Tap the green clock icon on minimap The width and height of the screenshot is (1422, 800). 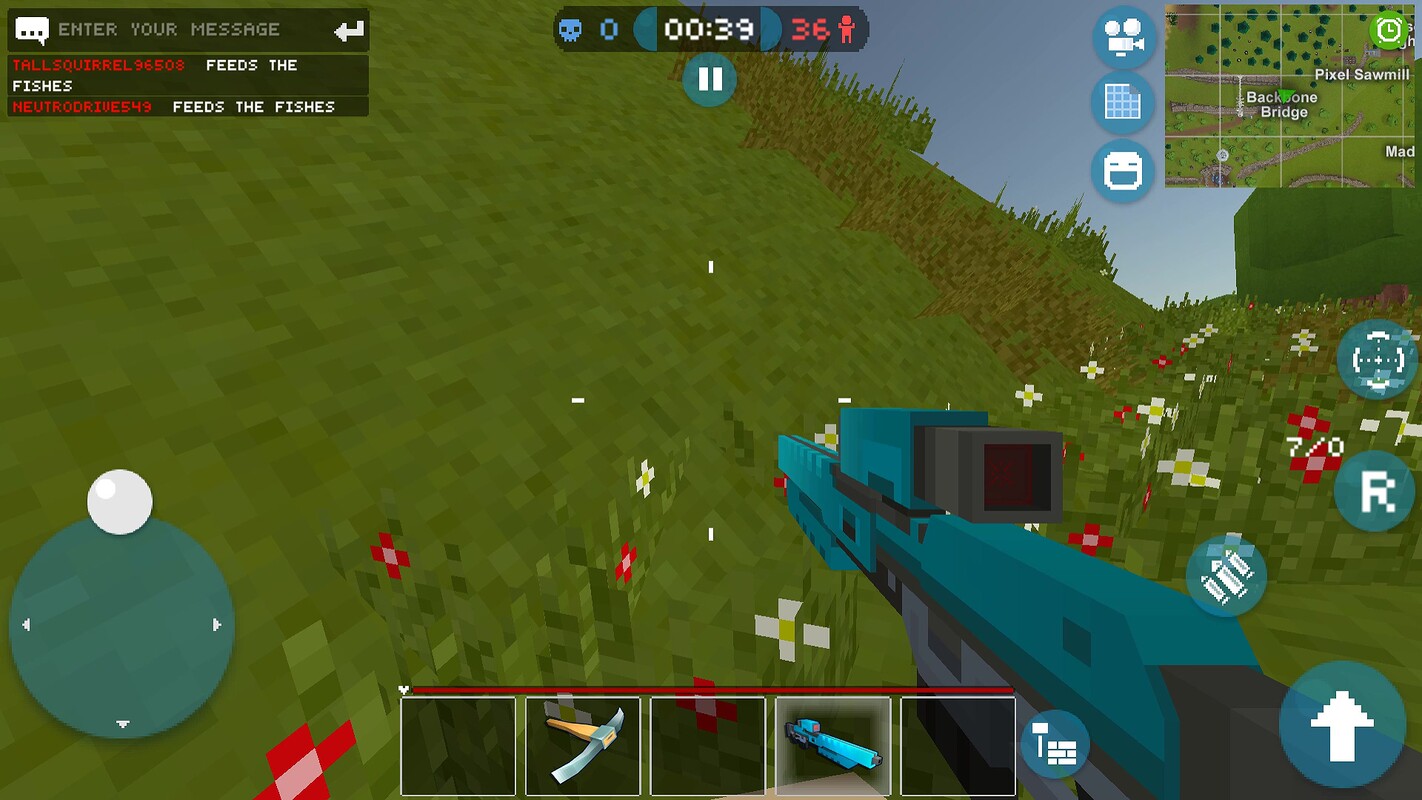coord(1390,30)
